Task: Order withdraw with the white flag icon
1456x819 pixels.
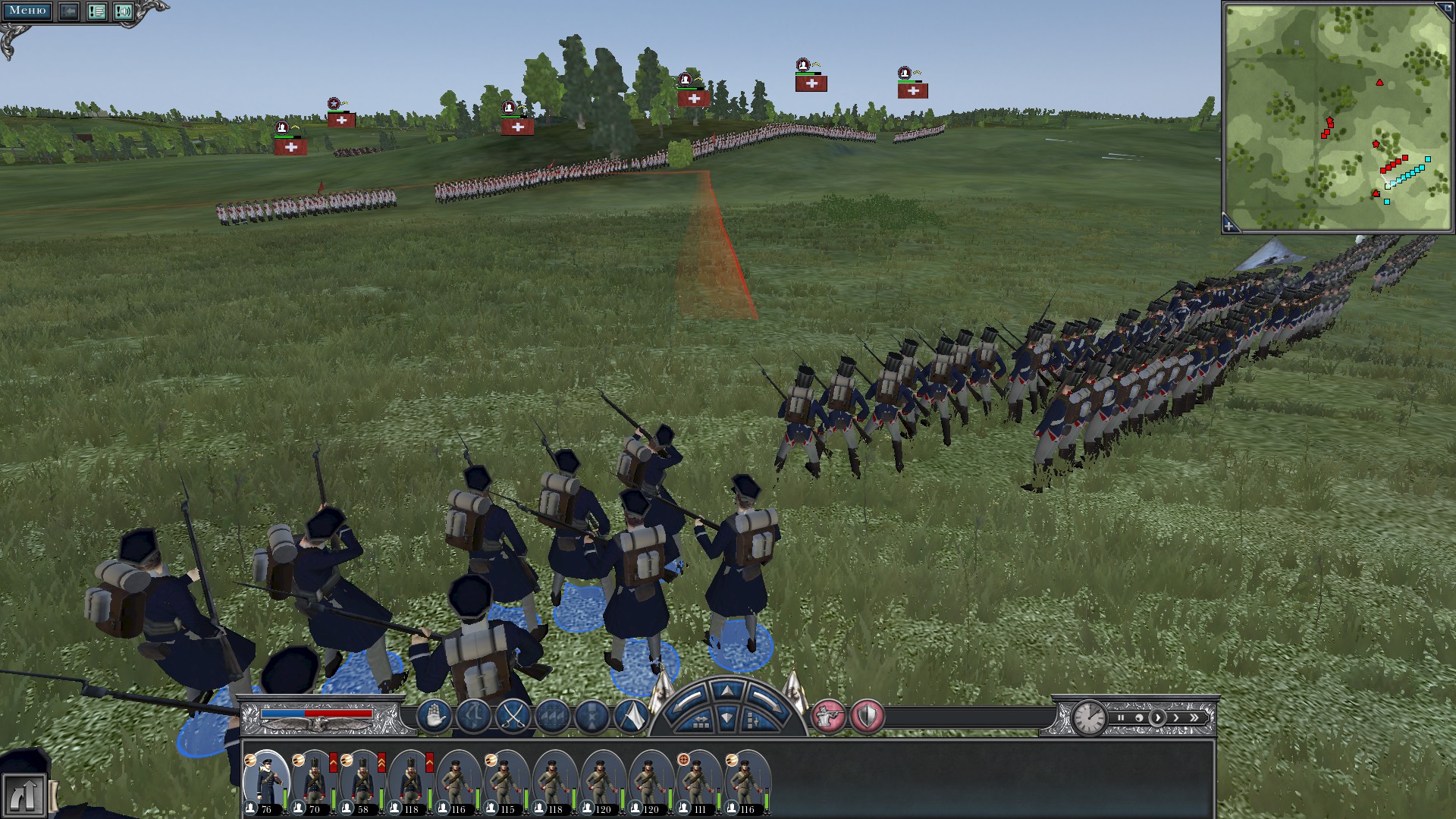Action: click(x=630, y=716)
